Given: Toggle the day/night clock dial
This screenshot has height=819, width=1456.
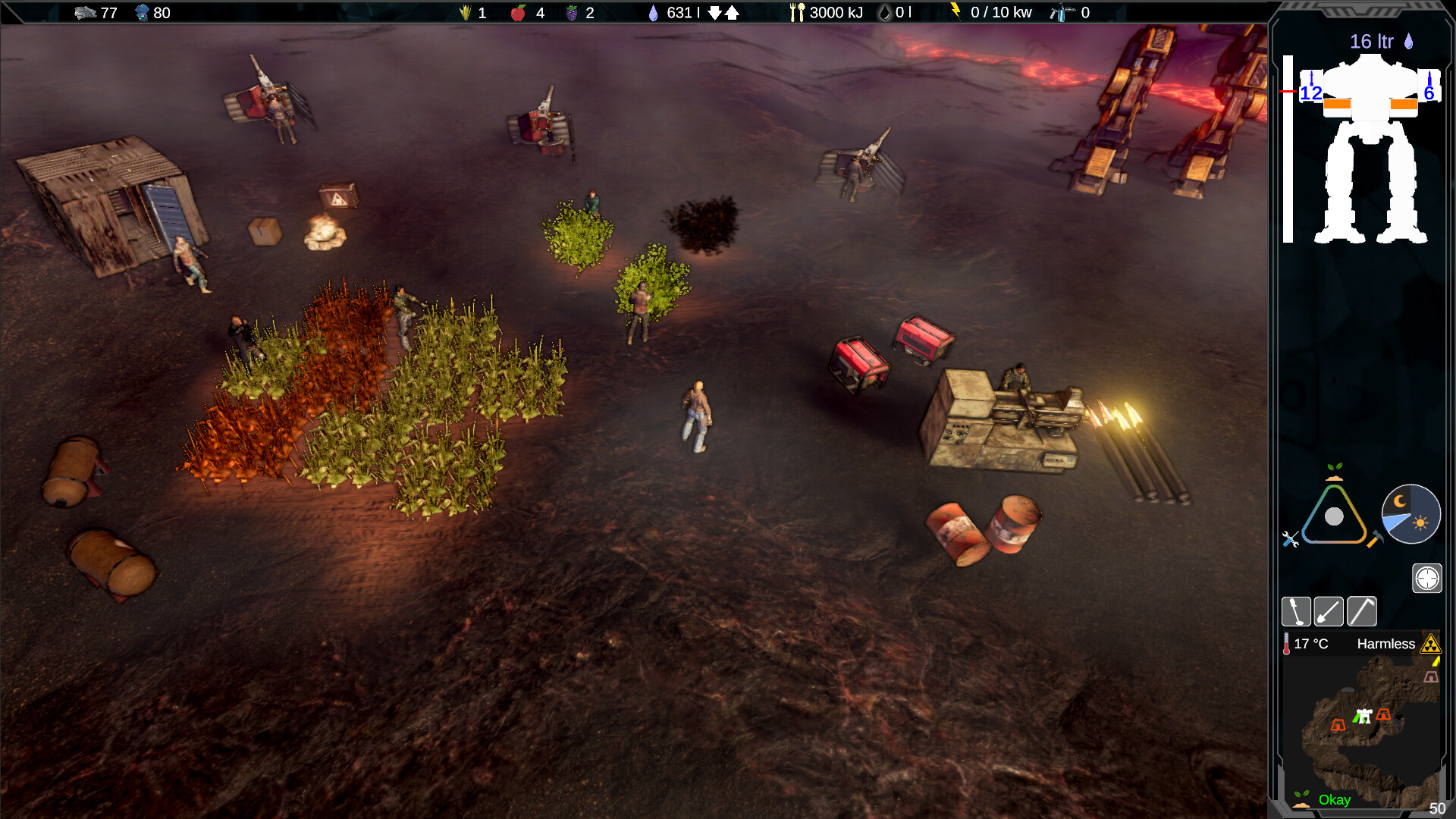Looking at the screenshot, I should coord(1411,514).
